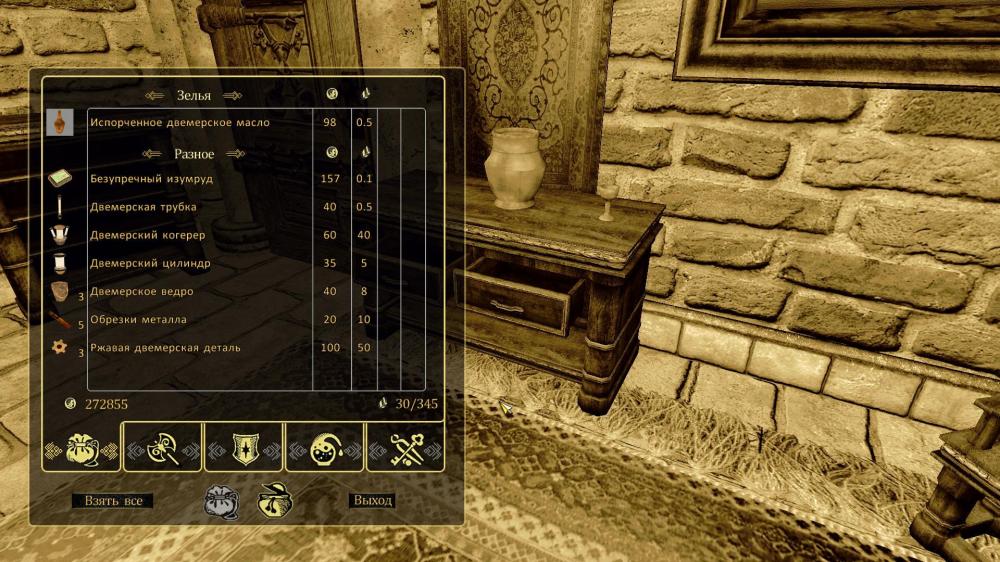Take the Двемерское ведро from the list
Image resolution: width=1000 pixels, height=562 pixels.
pos(141,291)
